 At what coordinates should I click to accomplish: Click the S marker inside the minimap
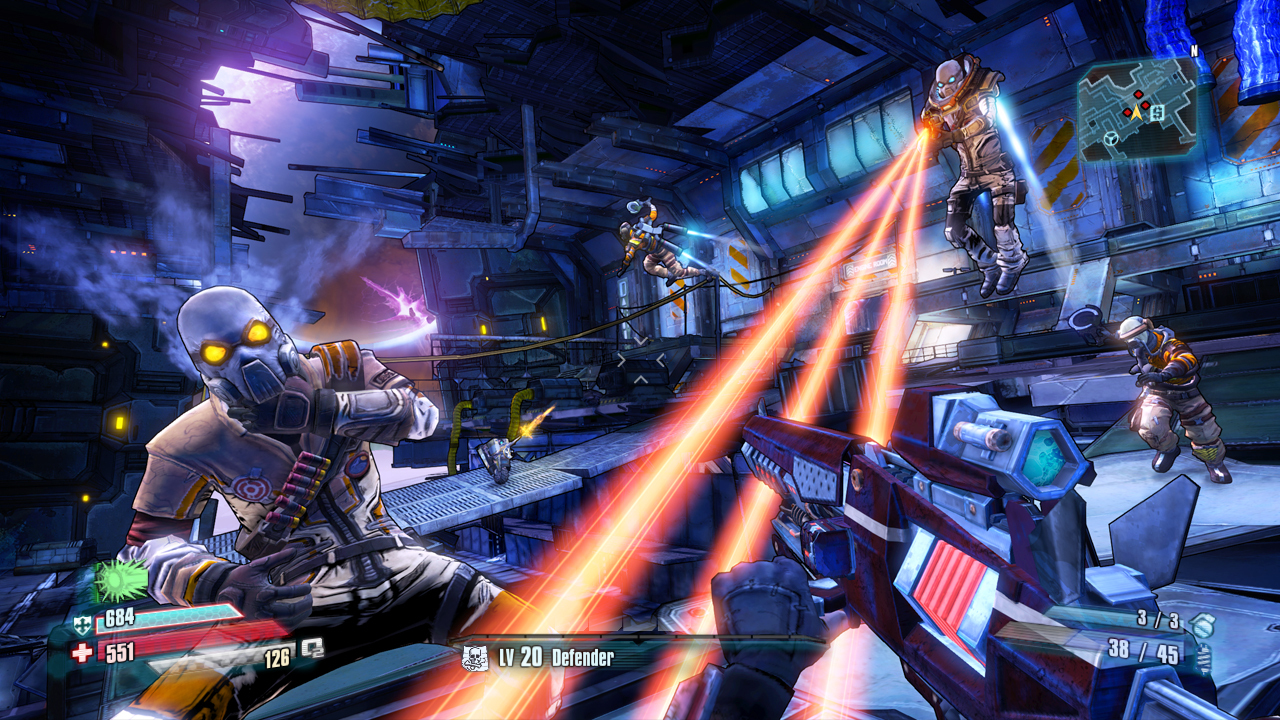[x=1157, y=113]
